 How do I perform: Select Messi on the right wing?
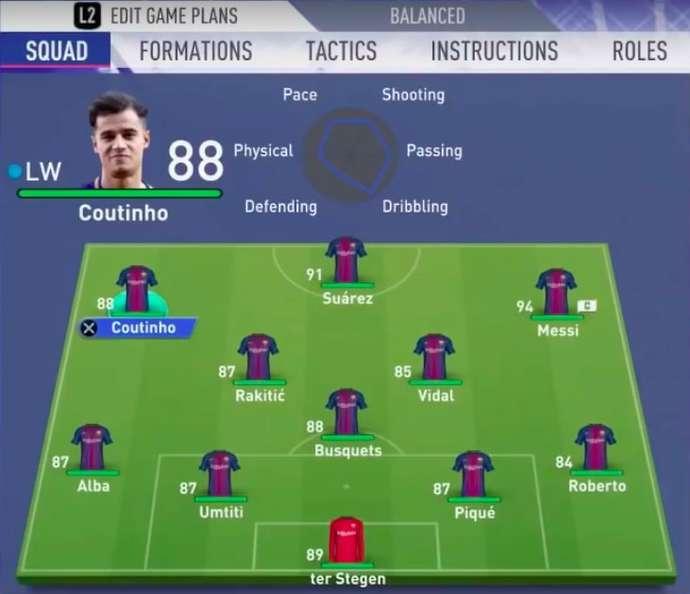click(x=556, y=294)
